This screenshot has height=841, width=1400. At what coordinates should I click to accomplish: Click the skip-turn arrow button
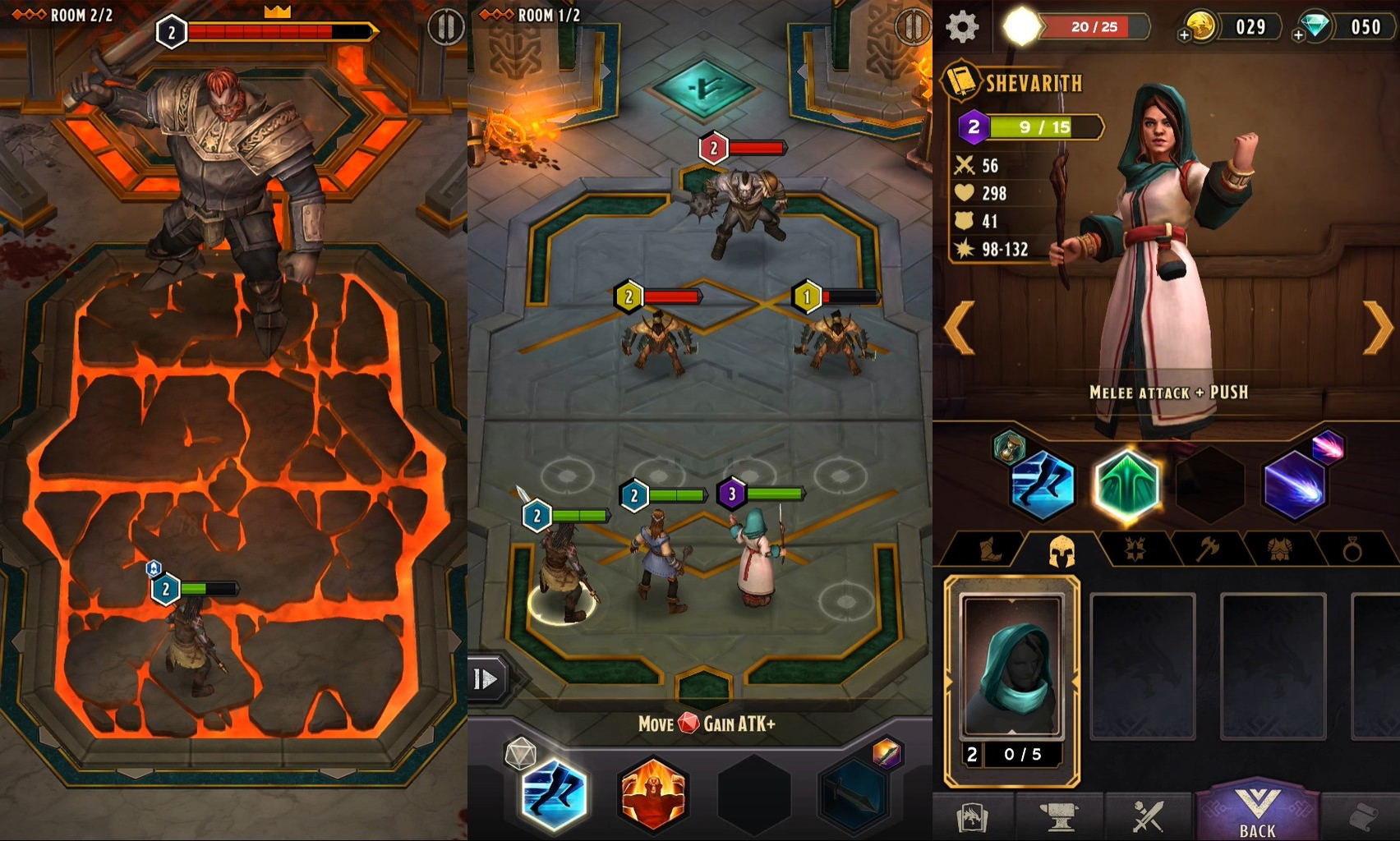click(486, 679)
